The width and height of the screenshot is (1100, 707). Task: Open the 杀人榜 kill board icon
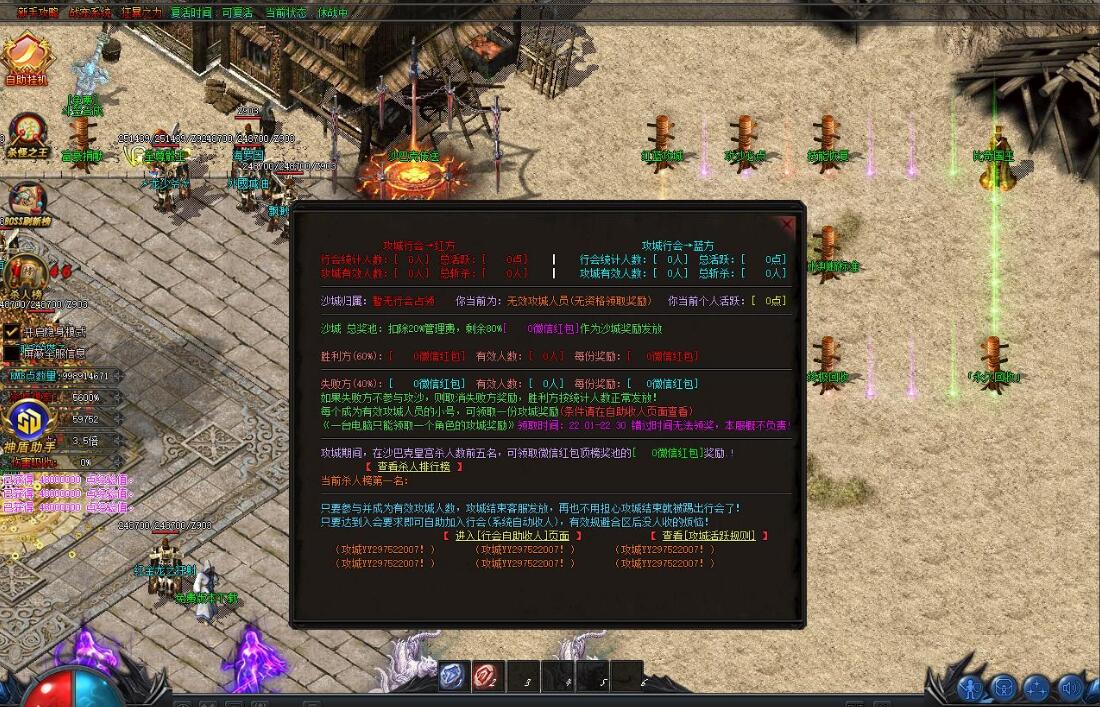(27, 273)
